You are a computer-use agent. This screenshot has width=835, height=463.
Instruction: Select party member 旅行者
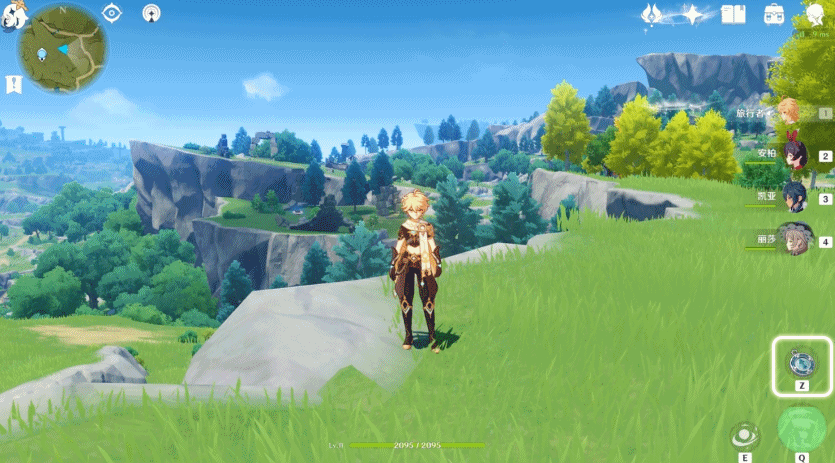click(790, 112)
